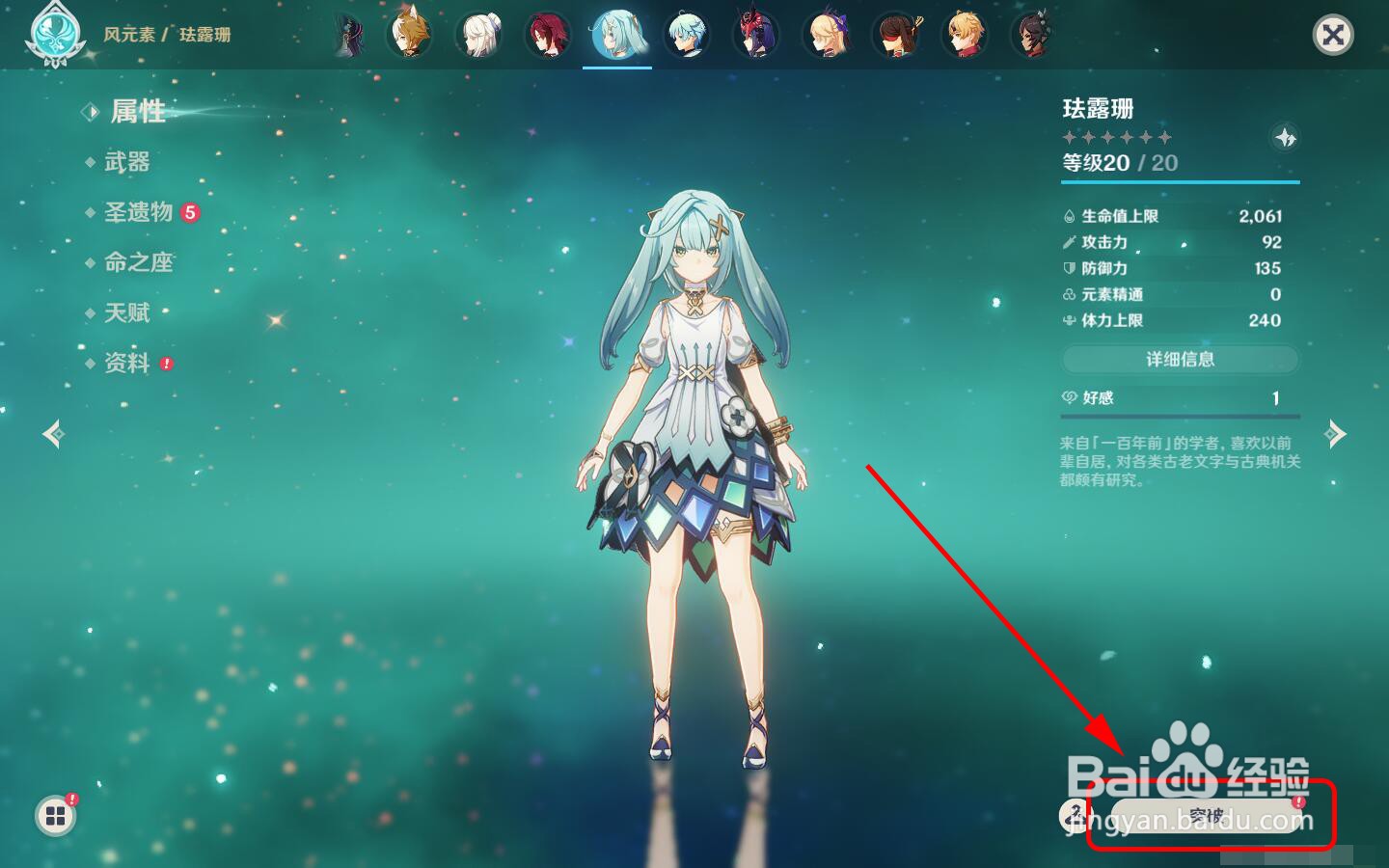Click the 体力上限 stamina stat icon

point(1068,320)
